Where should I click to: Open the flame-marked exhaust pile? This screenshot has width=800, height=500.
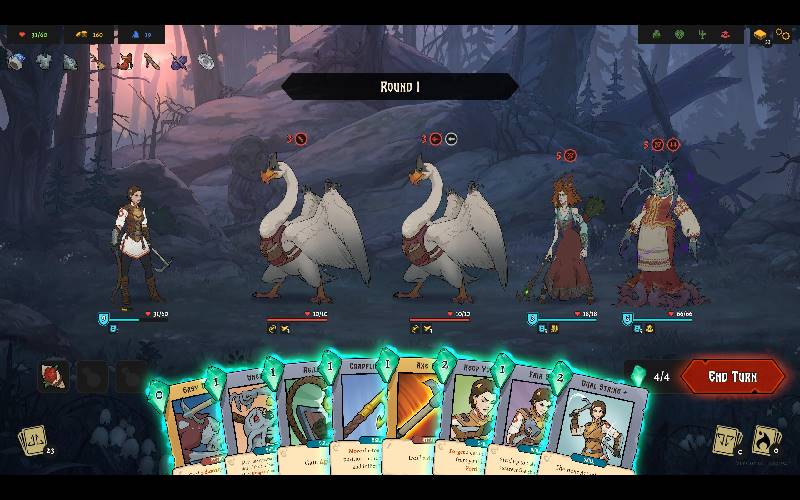[x=766, y=439]
